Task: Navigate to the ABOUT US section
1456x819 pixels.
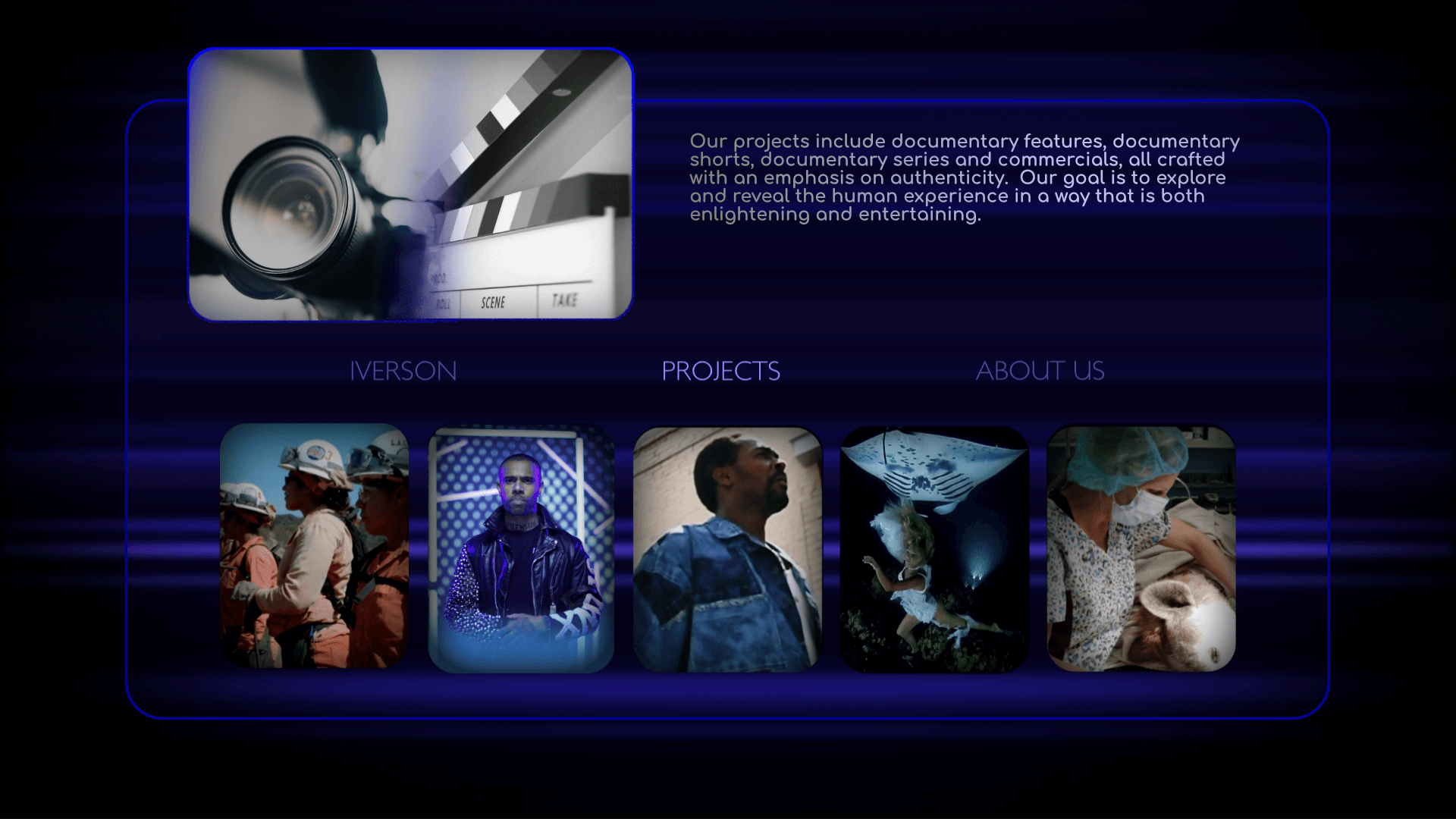Action: pyautogui.click(x=1040, y=371)
